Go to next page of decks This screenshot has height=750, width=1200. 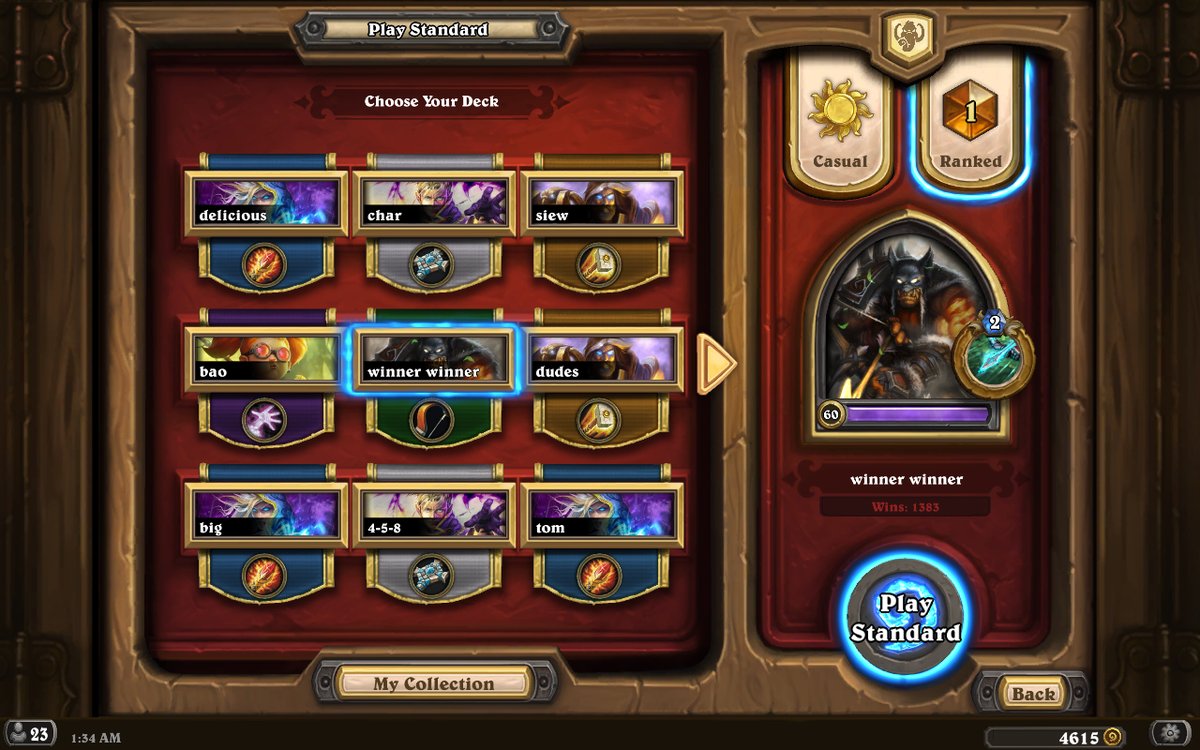point(716,363)
